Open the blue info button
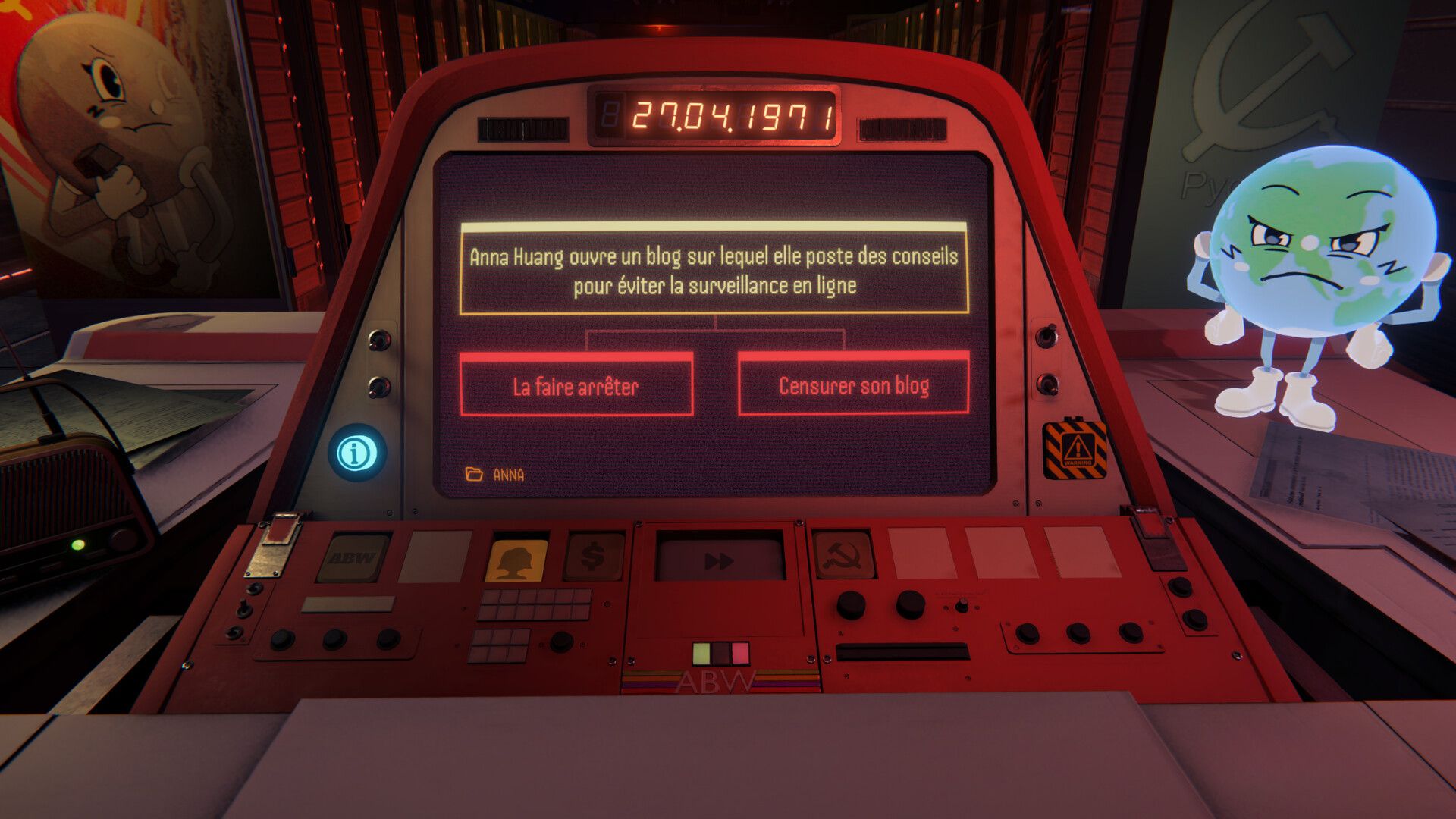The image size is (1456, 819). click(x=356, y=453)
